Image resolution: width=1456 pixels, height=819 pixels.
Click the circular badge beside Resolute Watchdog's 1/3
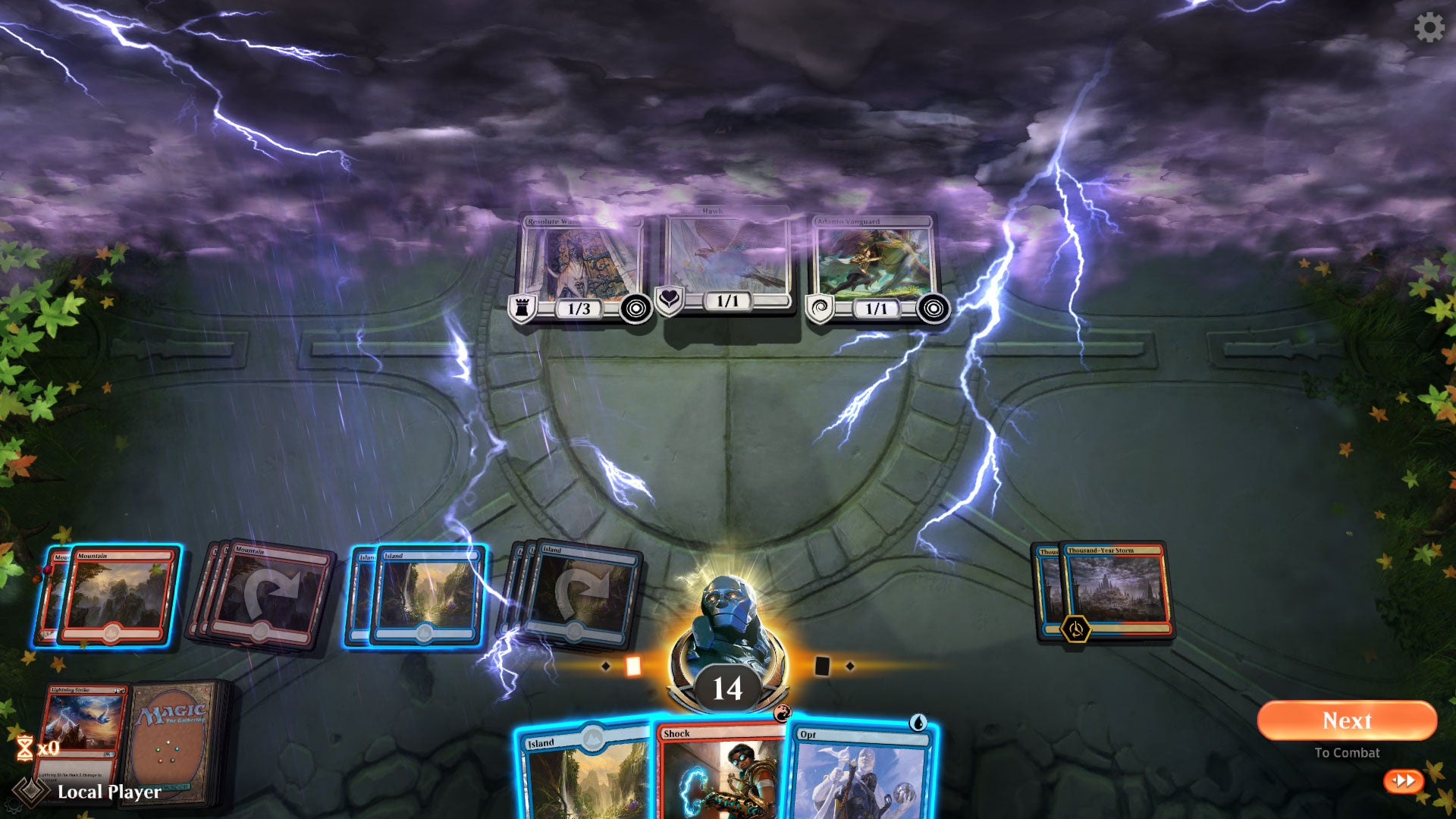coord(634,308)
